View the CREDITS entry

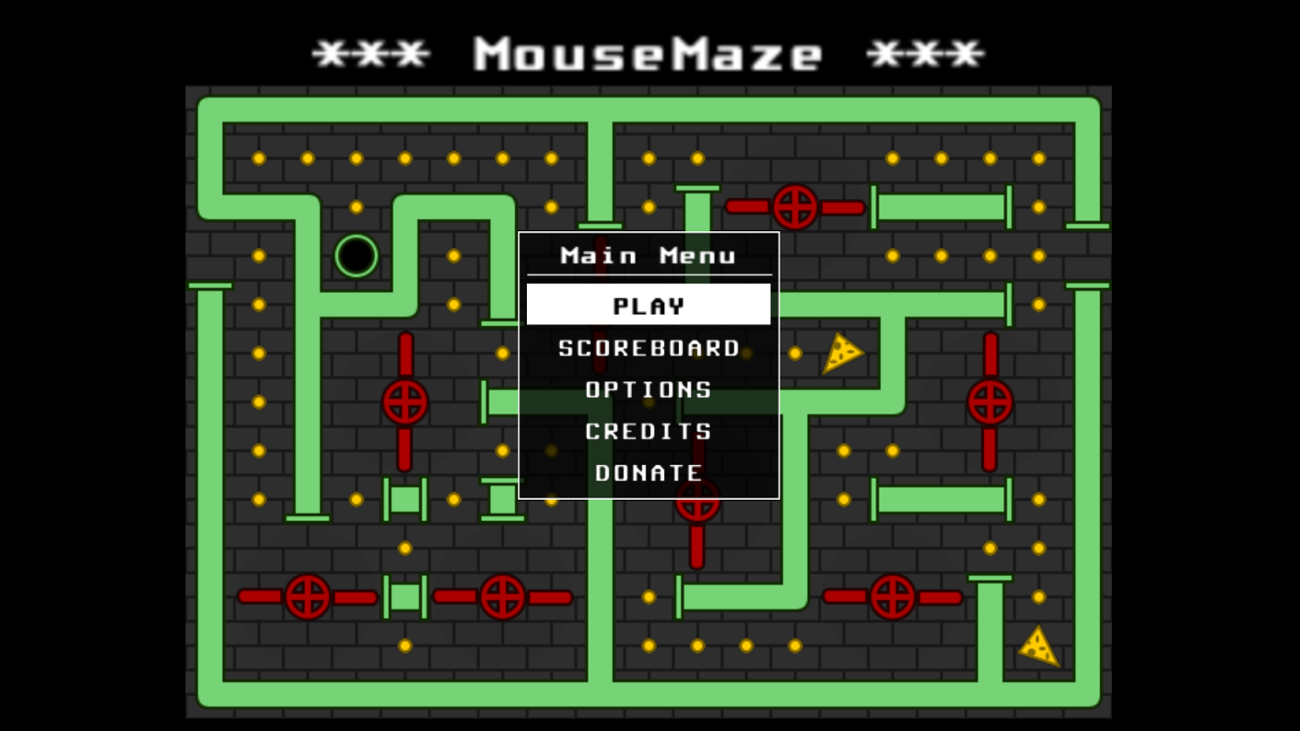648,431
